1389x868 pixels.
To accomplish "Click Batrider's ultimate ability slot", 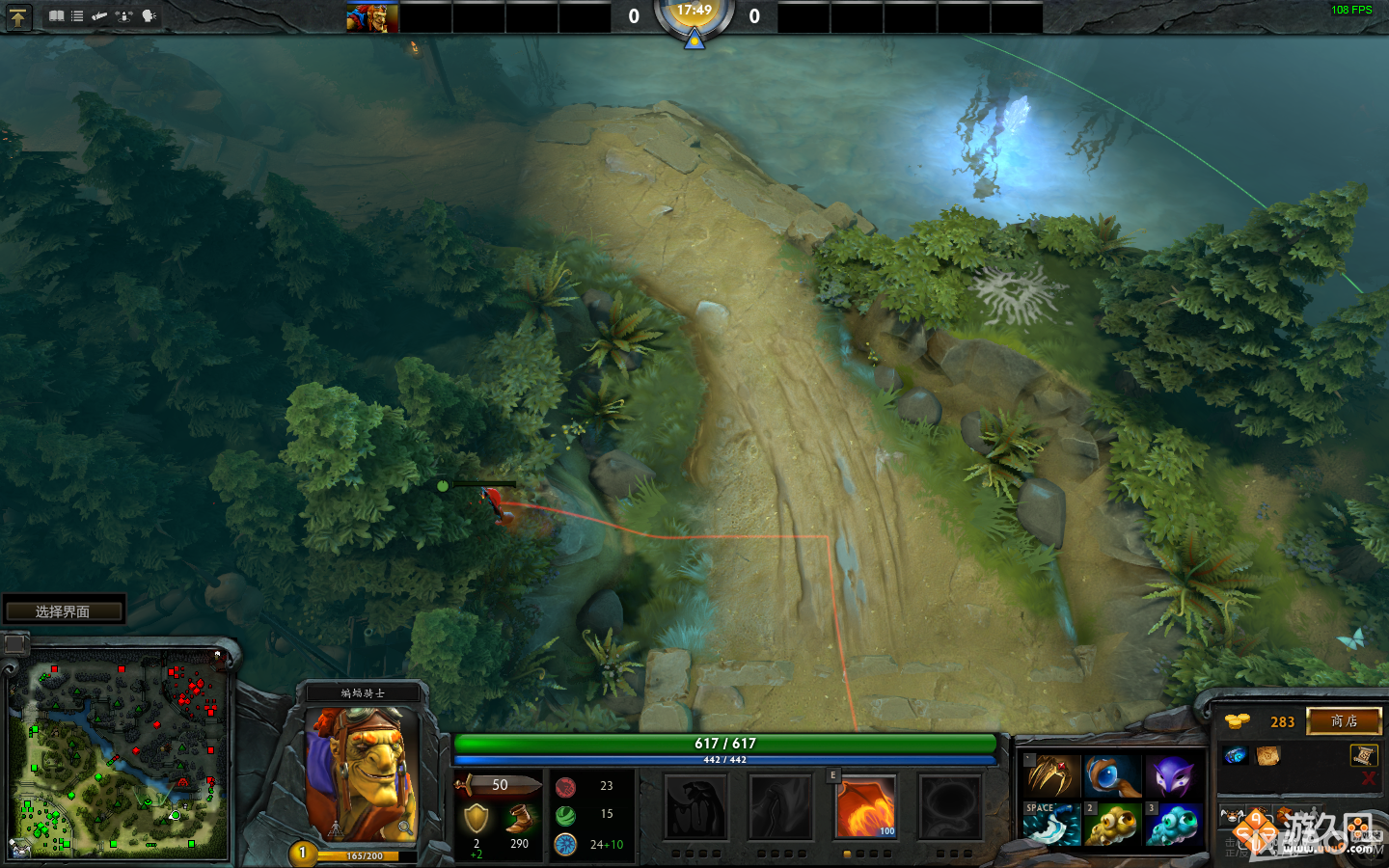I will 948,807.
